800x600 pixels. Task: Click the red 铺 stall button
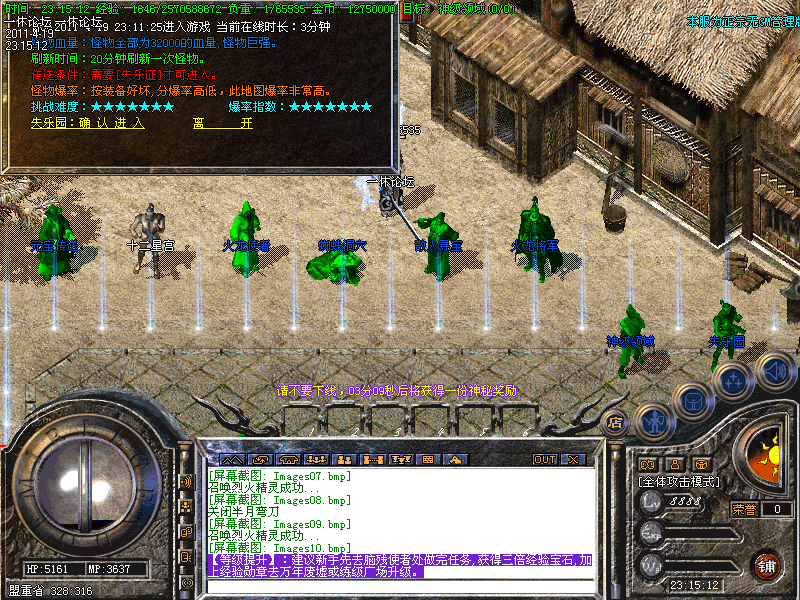tap(767, 565)
